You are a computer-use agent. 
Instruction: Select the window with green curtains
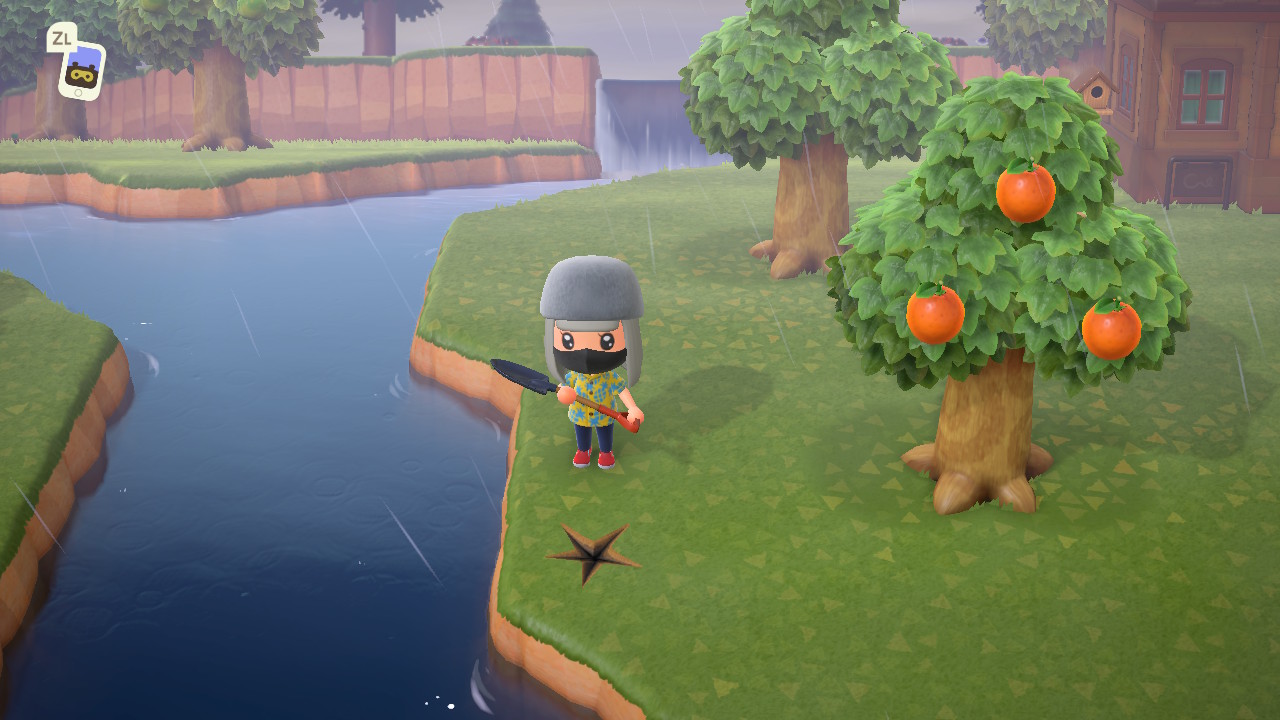pyautogui.click(x=1203, y=95)
